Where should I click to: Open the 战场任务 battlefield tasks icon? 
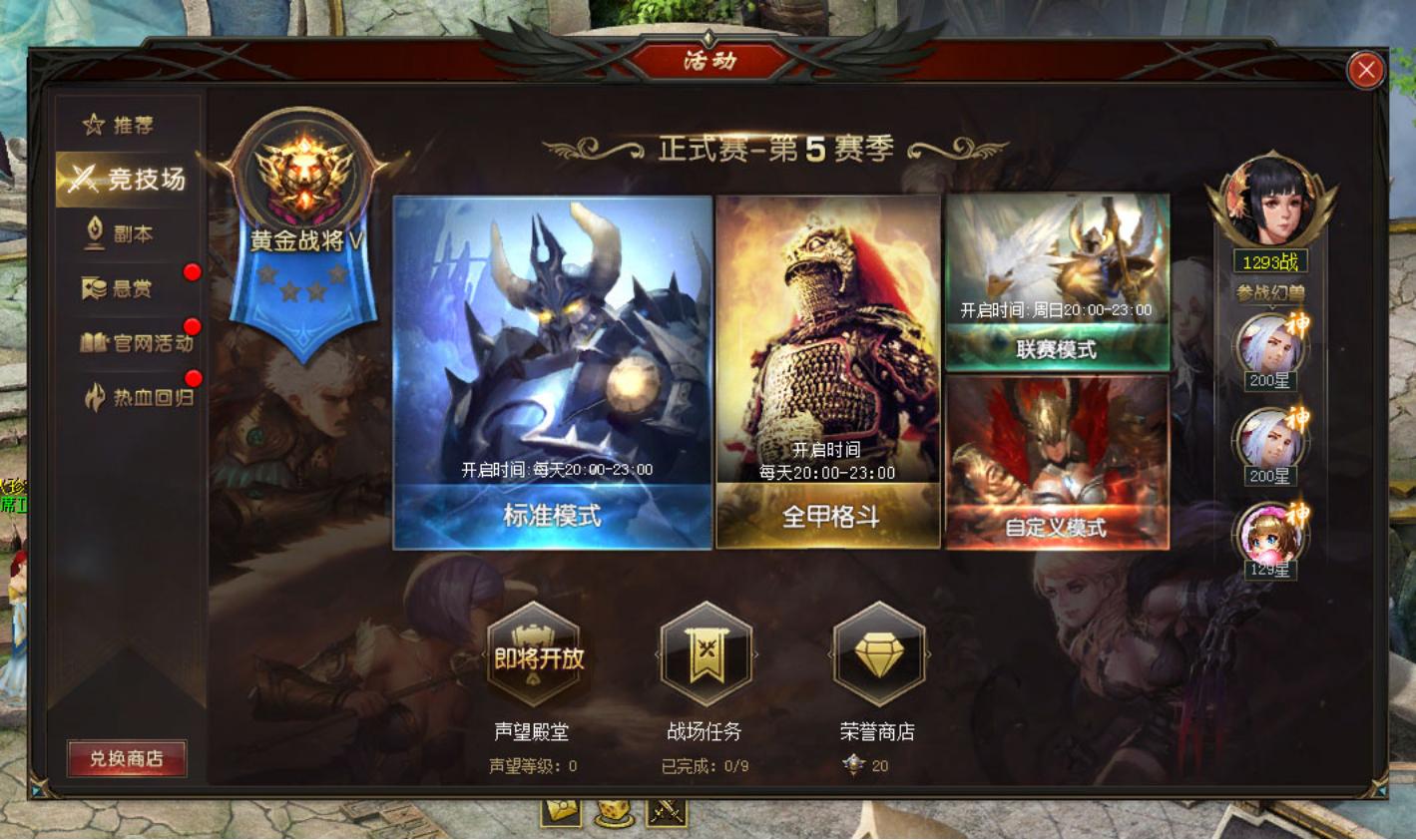[706, 653]
